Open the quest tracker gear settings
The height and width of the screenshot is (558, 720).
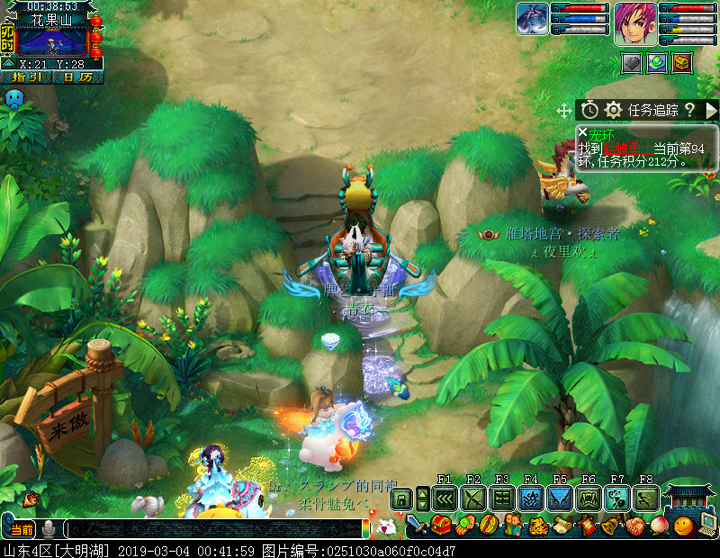pos(613,110)
